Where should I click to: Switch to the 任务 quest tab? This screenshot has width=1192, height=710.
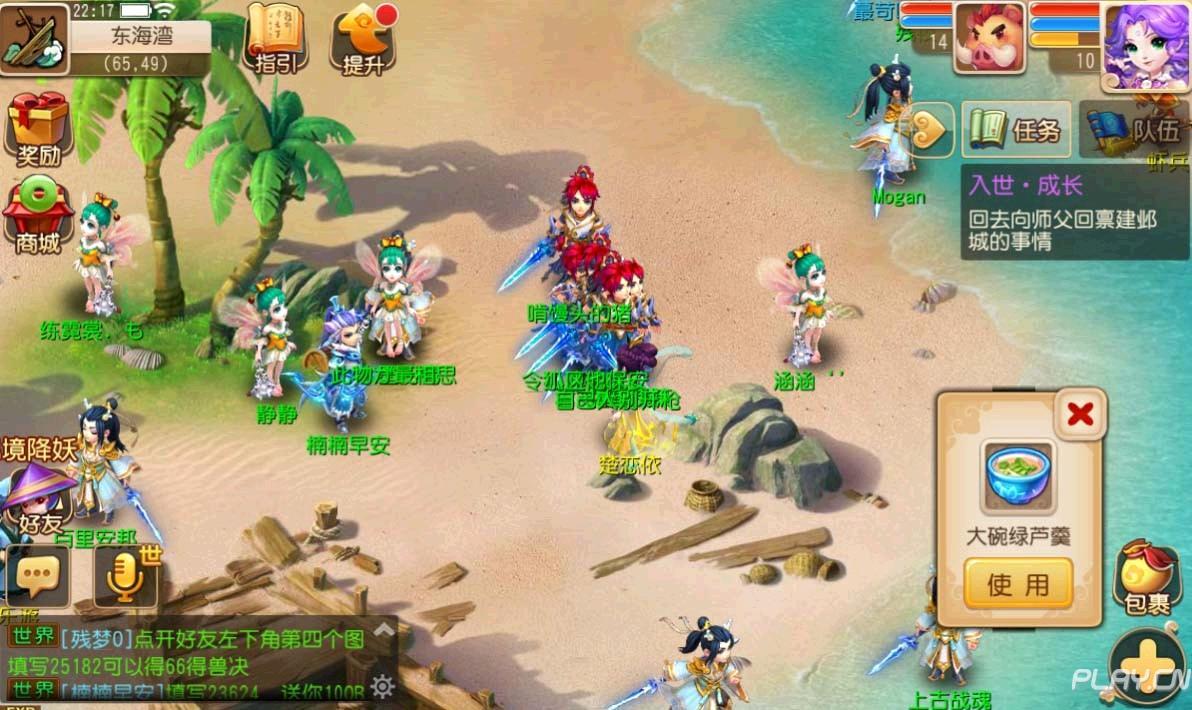[1016, 129]
